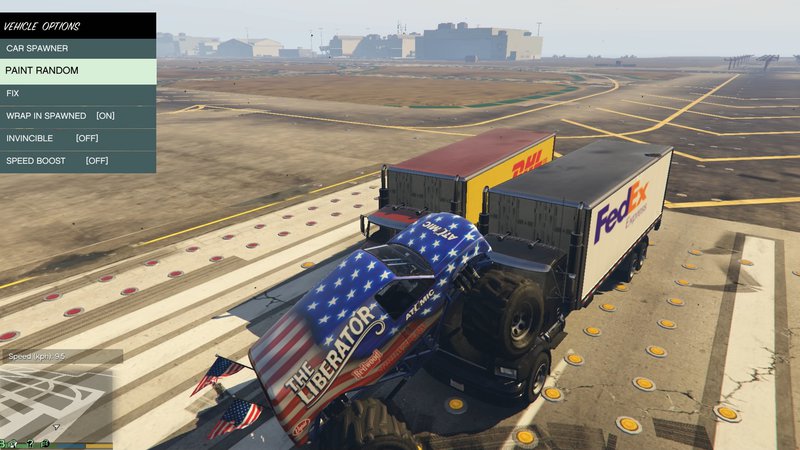Open the Car Spawner menu entry
Viewport: 800px width, 450px height.
[x=78, y=48]
